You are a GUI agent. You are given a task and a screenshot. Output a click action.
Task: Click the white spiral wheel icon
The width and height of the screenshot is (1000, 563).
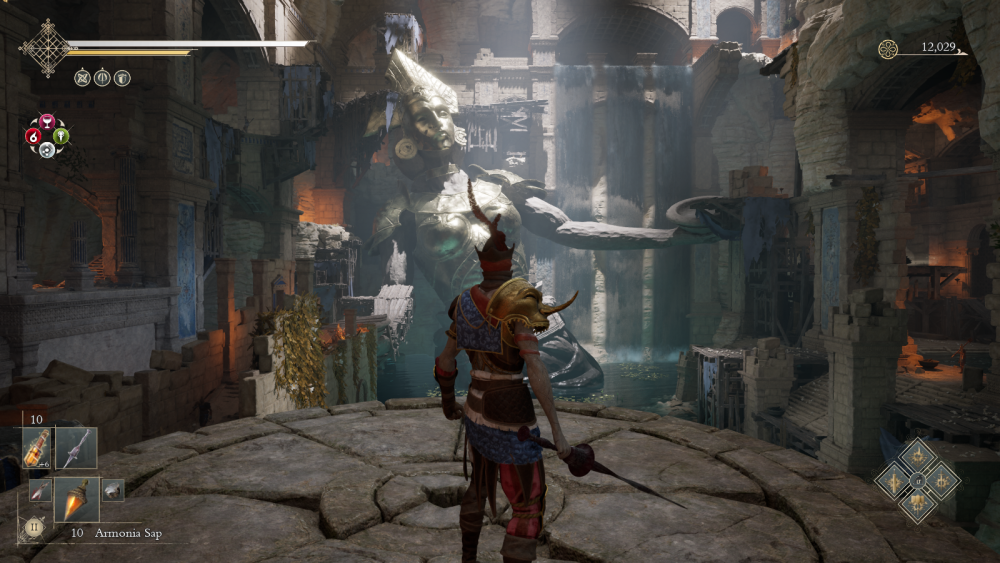[x=47, y=150]
